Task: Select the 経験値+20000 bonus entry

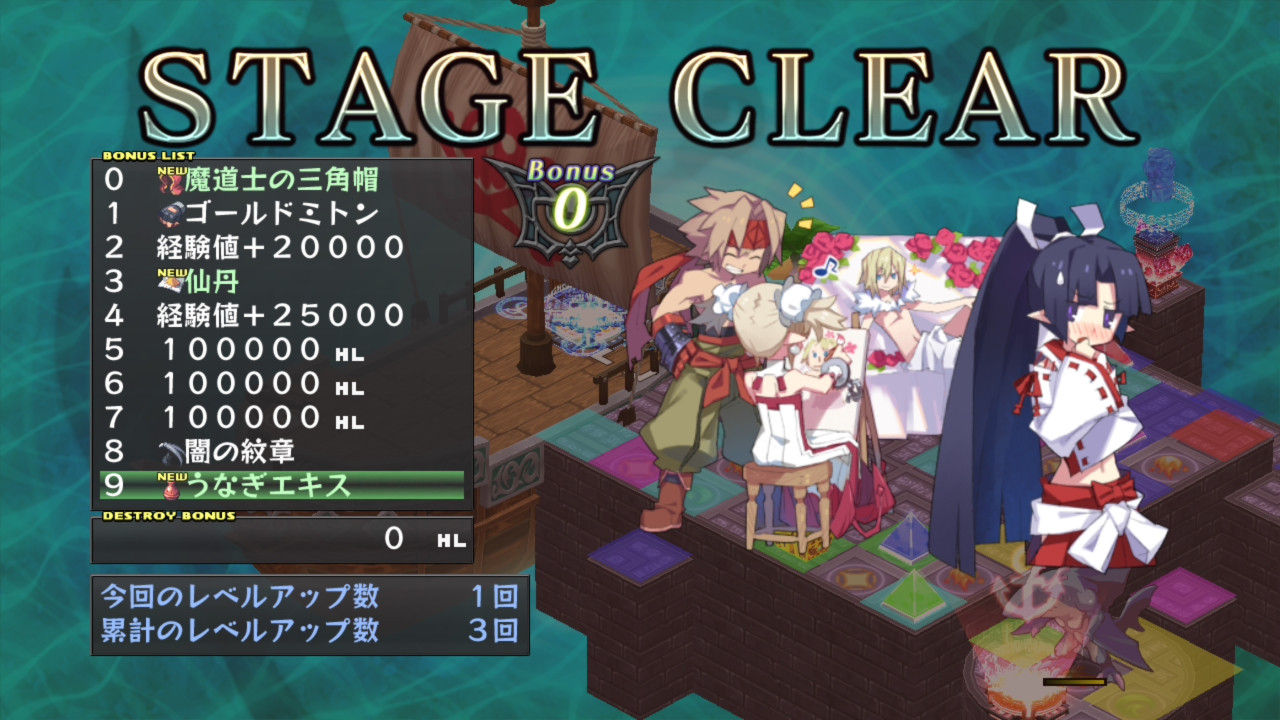Action: (281, 247)
